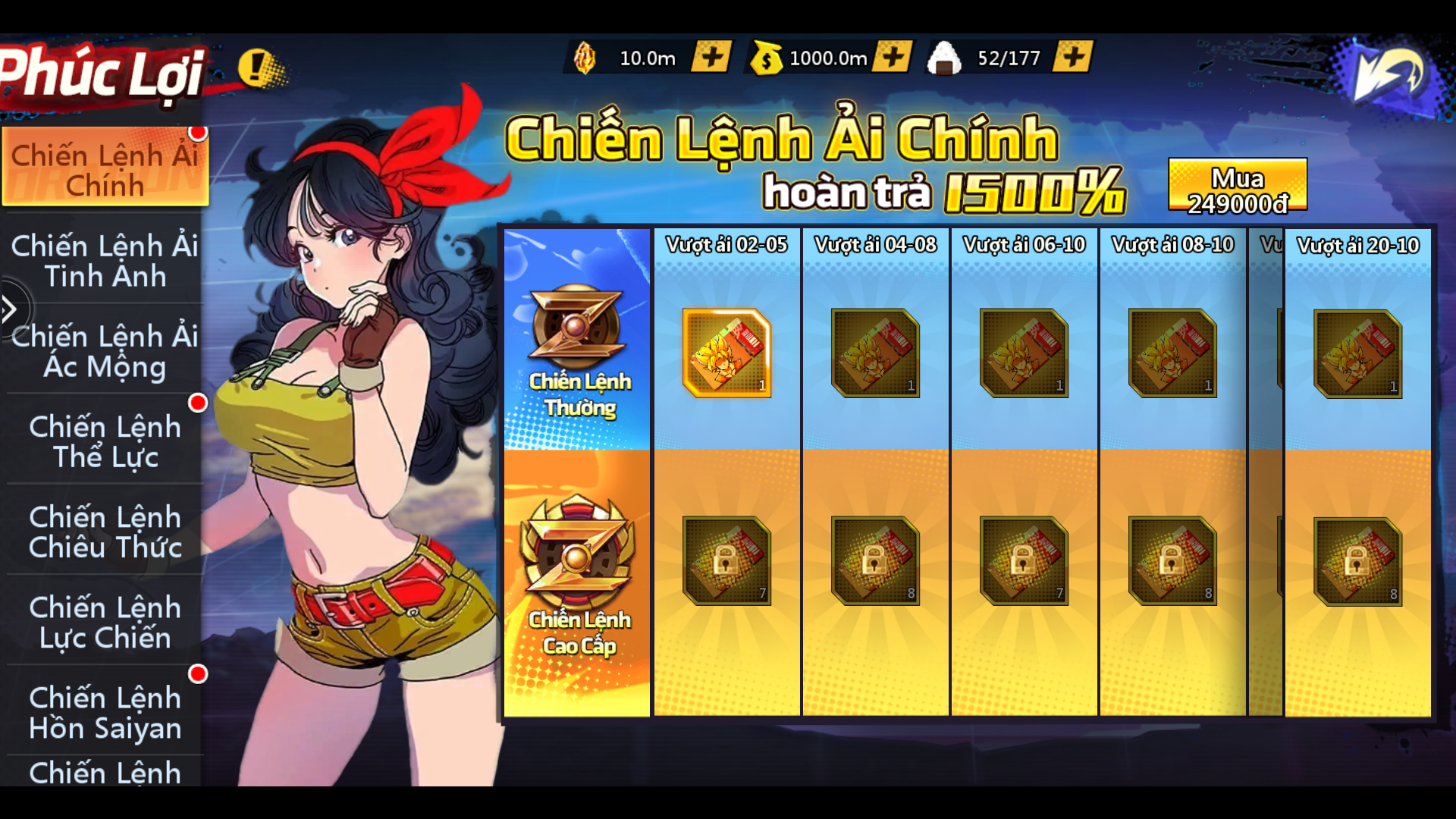Choose the locked premium reward under Vượt ải 06-10
The width and height of the screenshot is (1456, 819).
point(1024,560)
